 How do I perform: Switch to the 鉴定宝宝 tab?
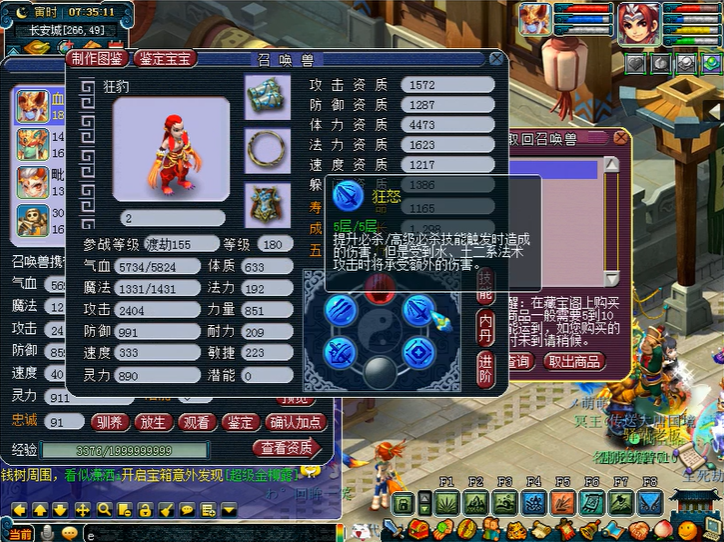[165, 60]
